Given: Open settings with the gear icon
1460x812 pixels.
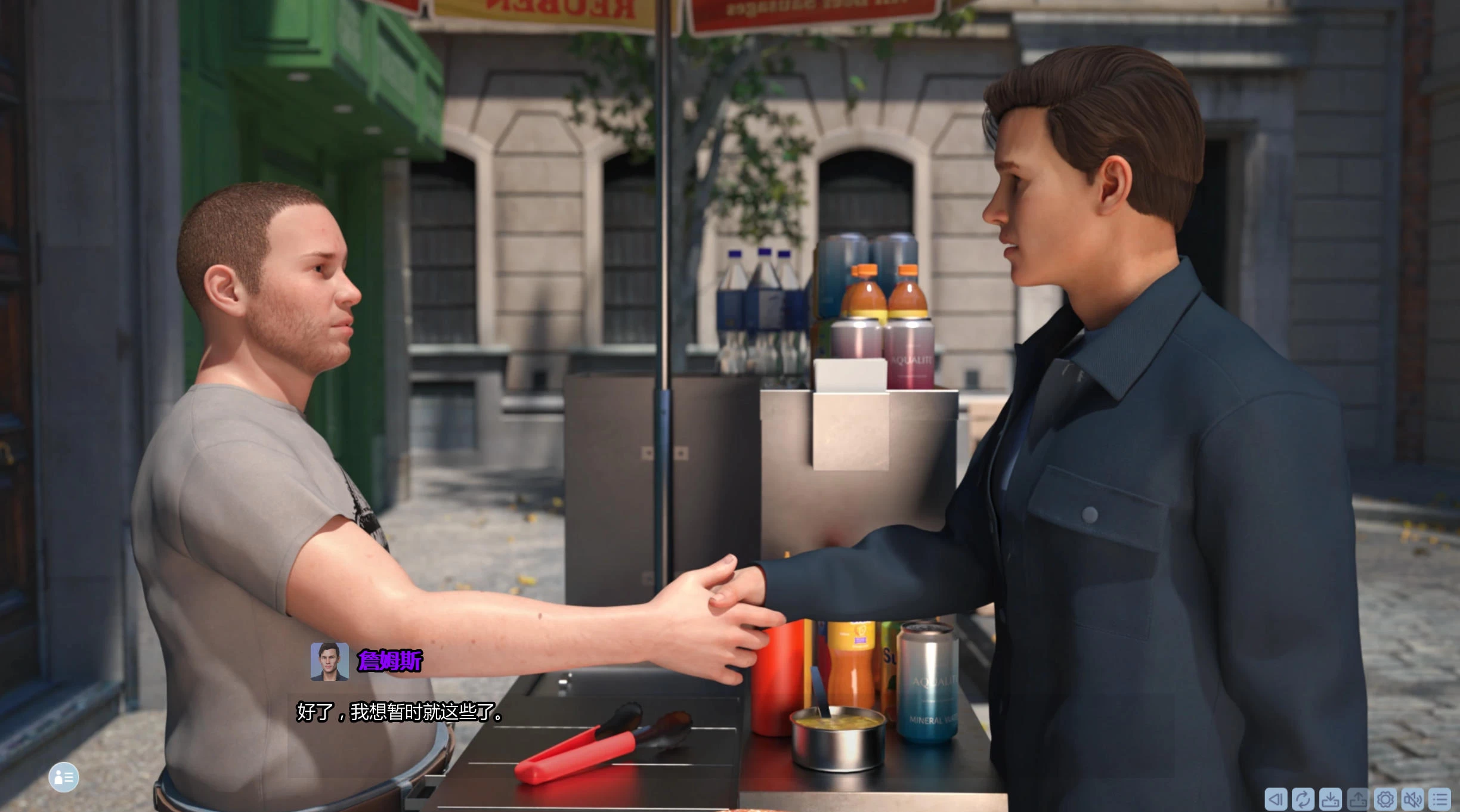Looking at the screenshot, I should 1385,799.
